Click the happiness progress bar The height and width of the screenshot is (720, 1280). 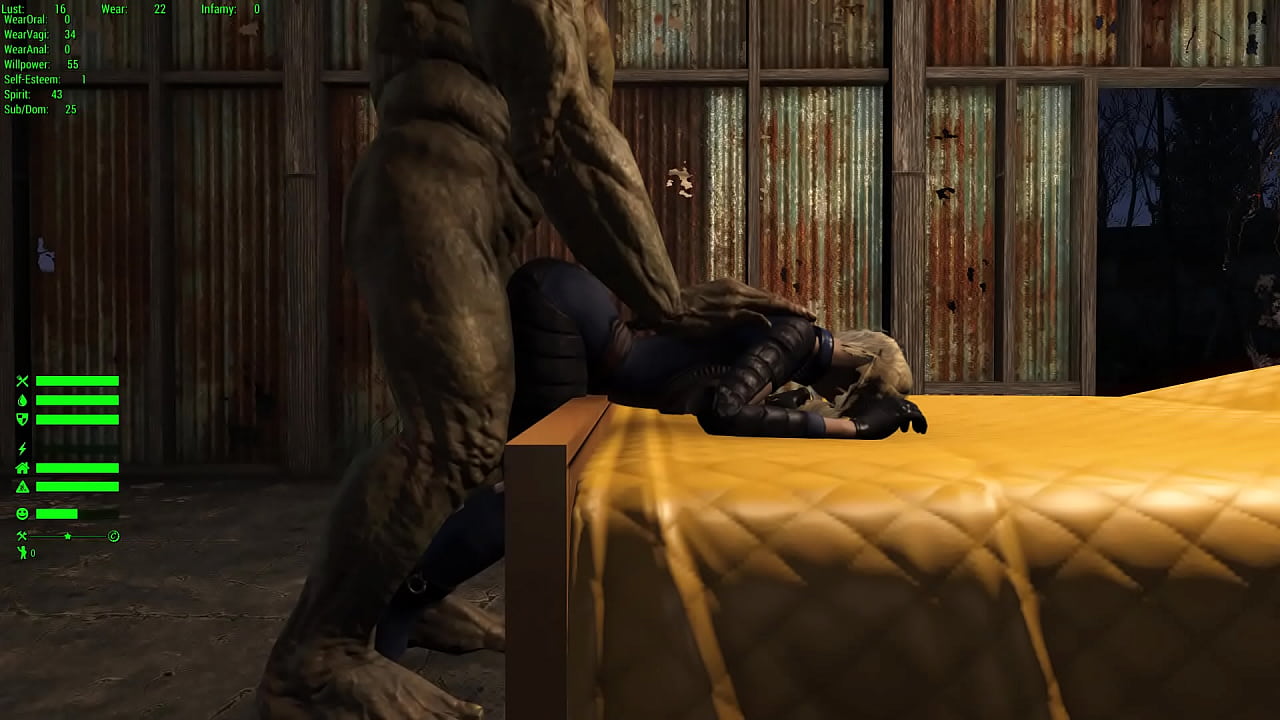pos(57,513)
